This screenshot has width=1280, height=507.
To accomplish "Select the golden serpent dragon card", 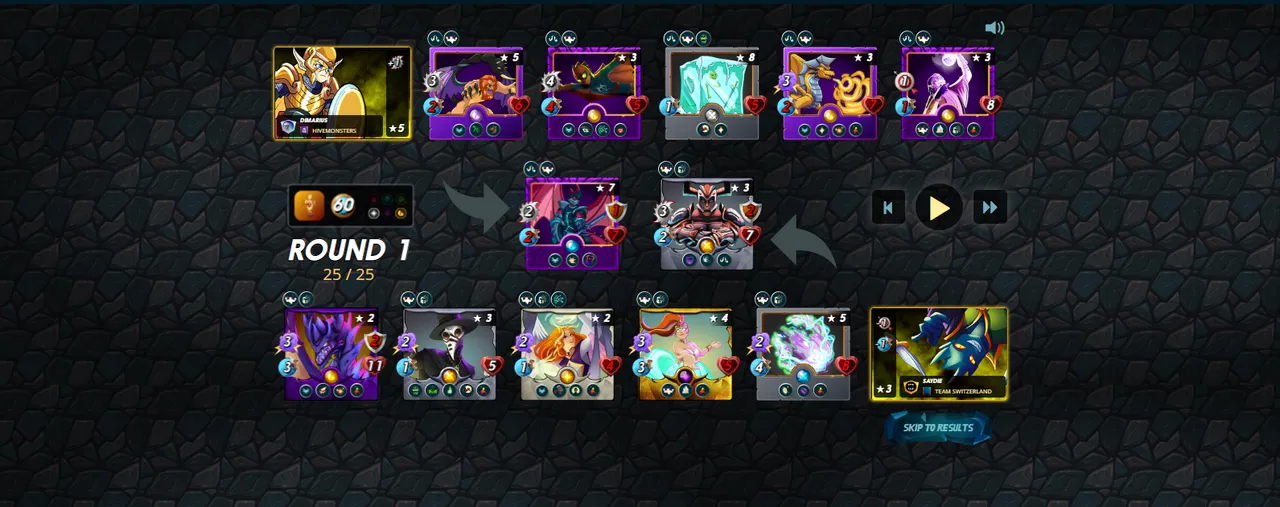I will [830, 94].
